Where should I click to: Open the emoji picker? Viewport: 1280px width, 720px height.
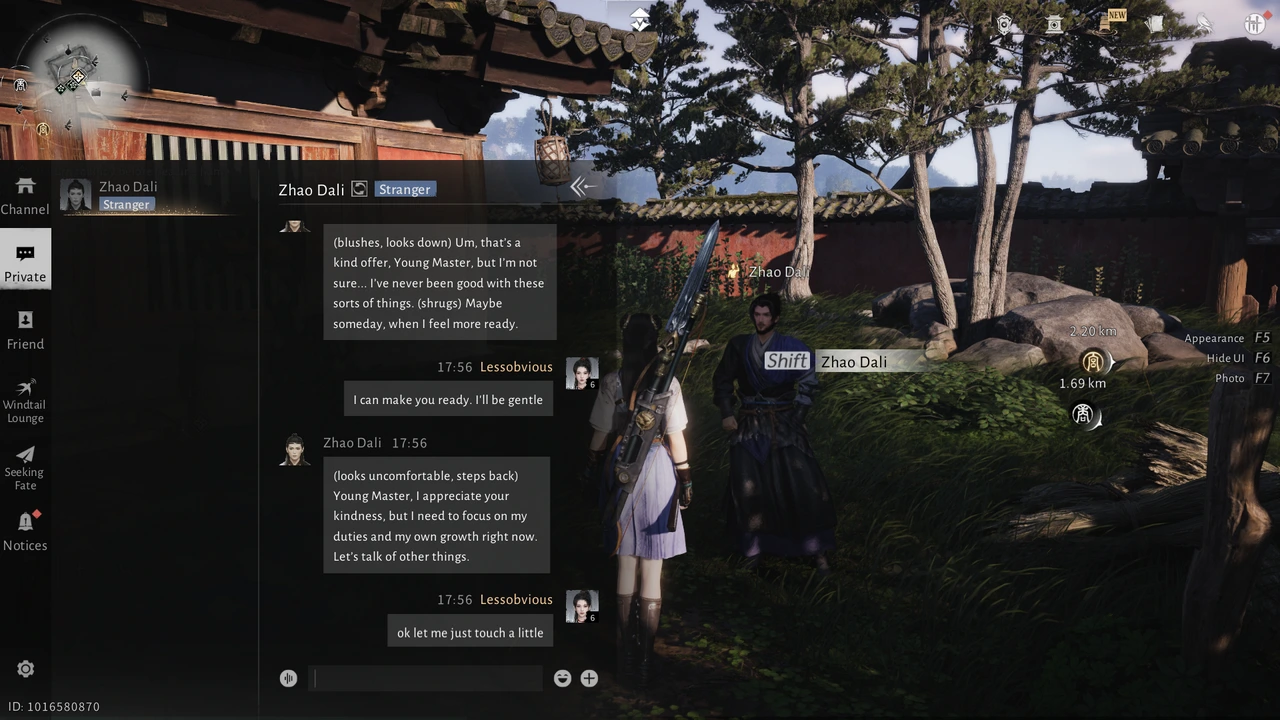coord(562,678)
